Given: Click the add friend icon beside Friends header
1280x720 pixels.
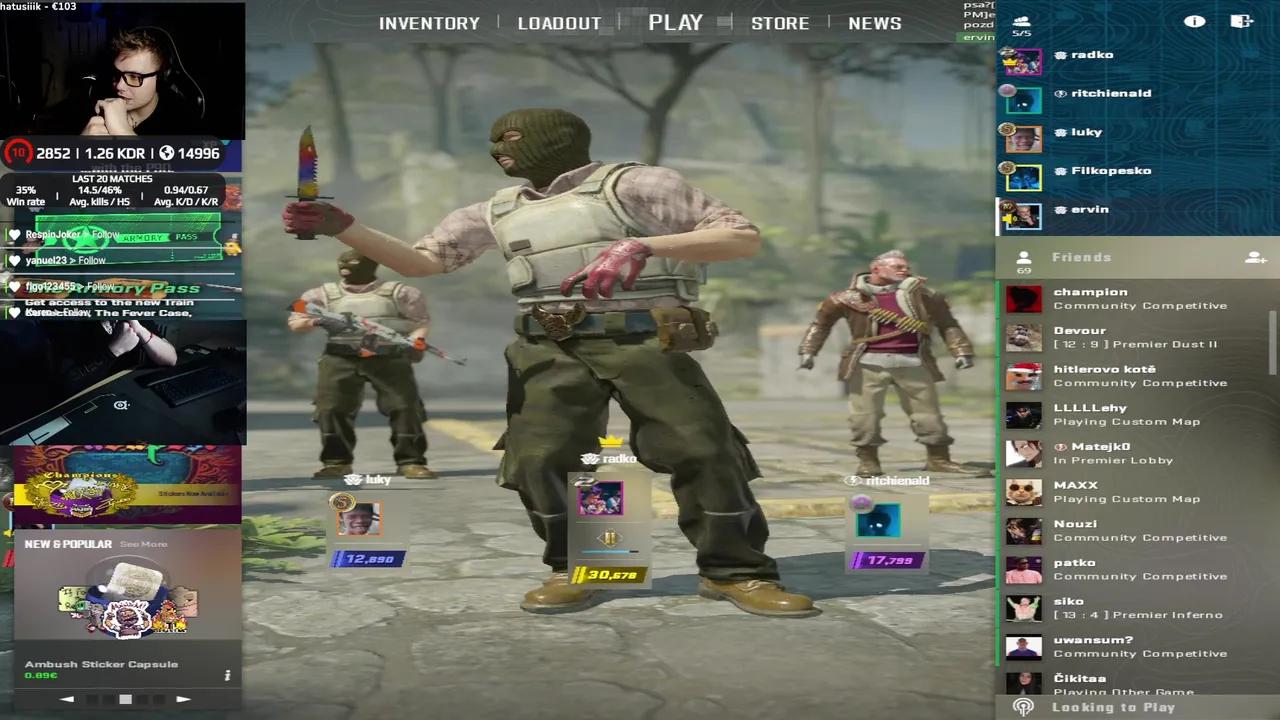Looking at the screenshot, I should point(1256,257).
